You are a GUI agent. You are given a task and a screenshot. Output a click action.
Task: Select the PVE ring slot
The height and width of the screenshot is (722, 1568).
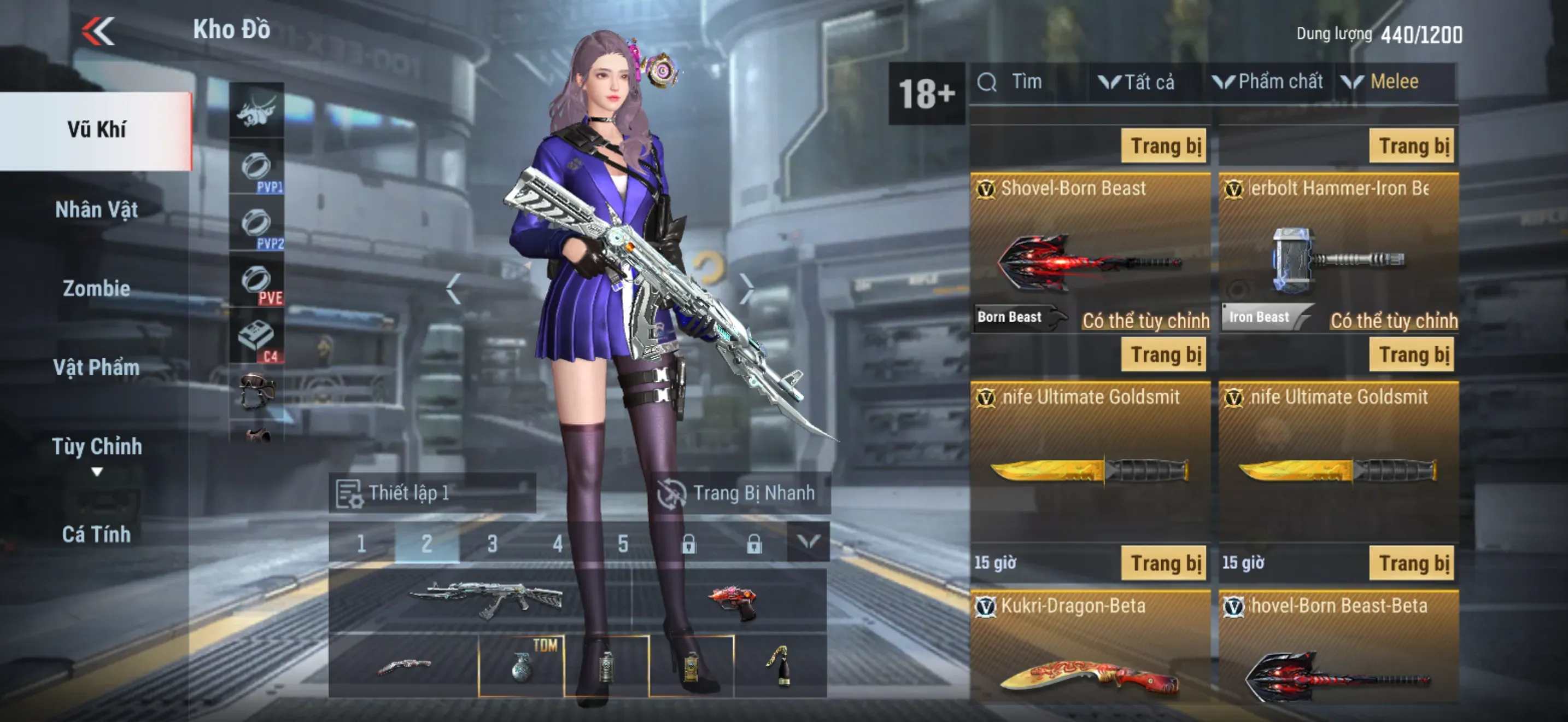(x=256, y=282)
